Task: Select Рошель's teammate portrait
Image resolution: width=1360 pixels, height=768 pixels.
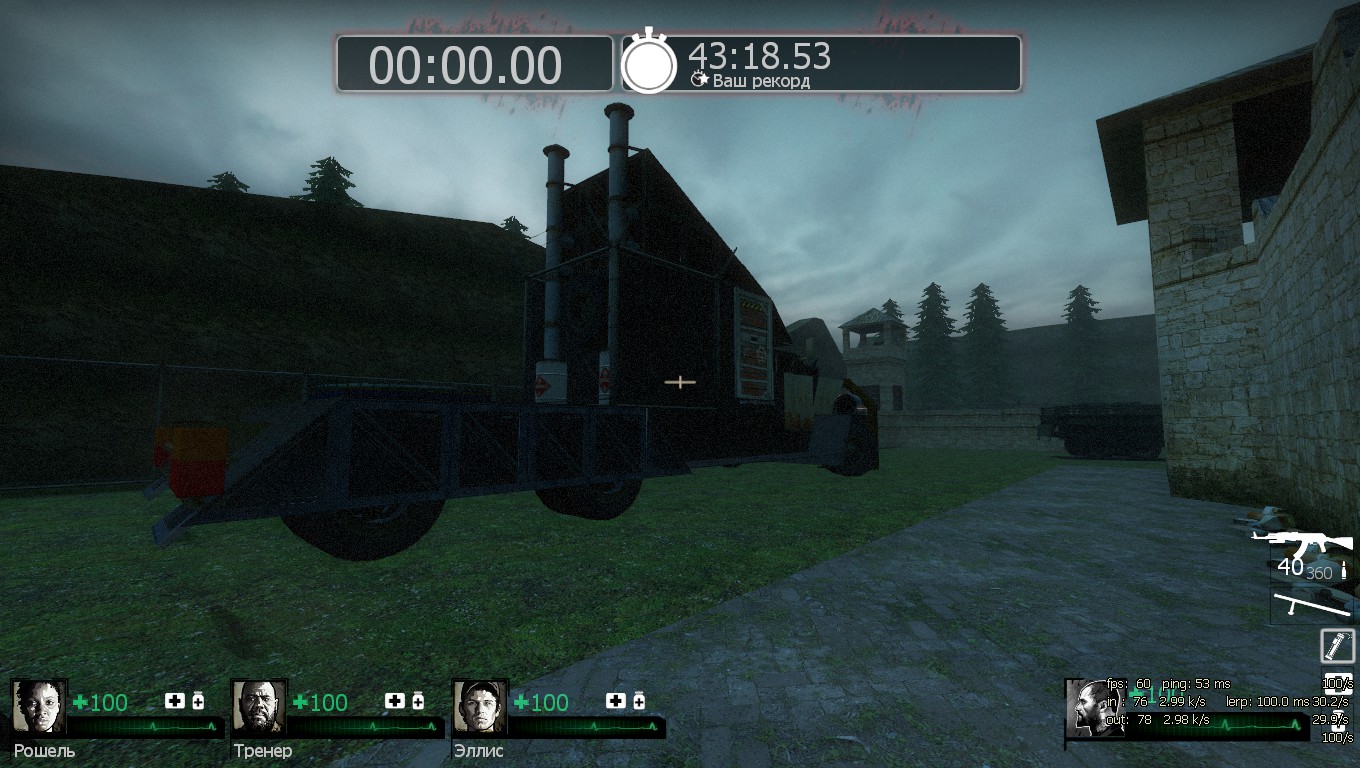Action: [39, 707]
